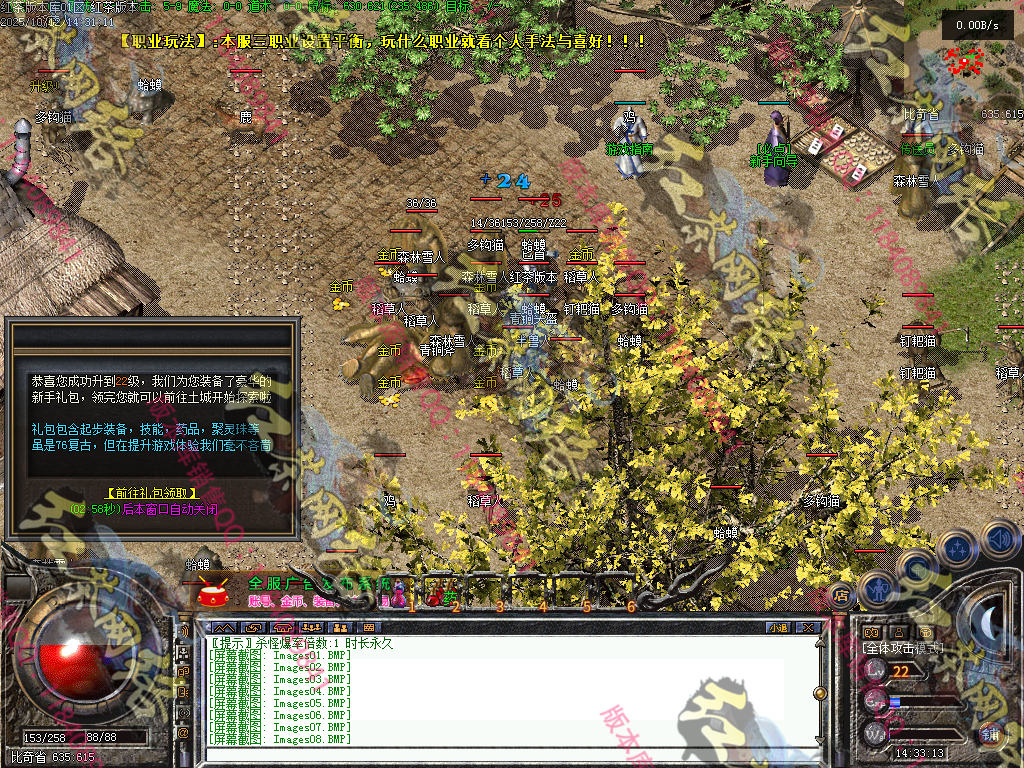Click the chat scrollbar handle
Image resolution: width=1024 pixels, height=768 pixels.
[x=821, y=692]
